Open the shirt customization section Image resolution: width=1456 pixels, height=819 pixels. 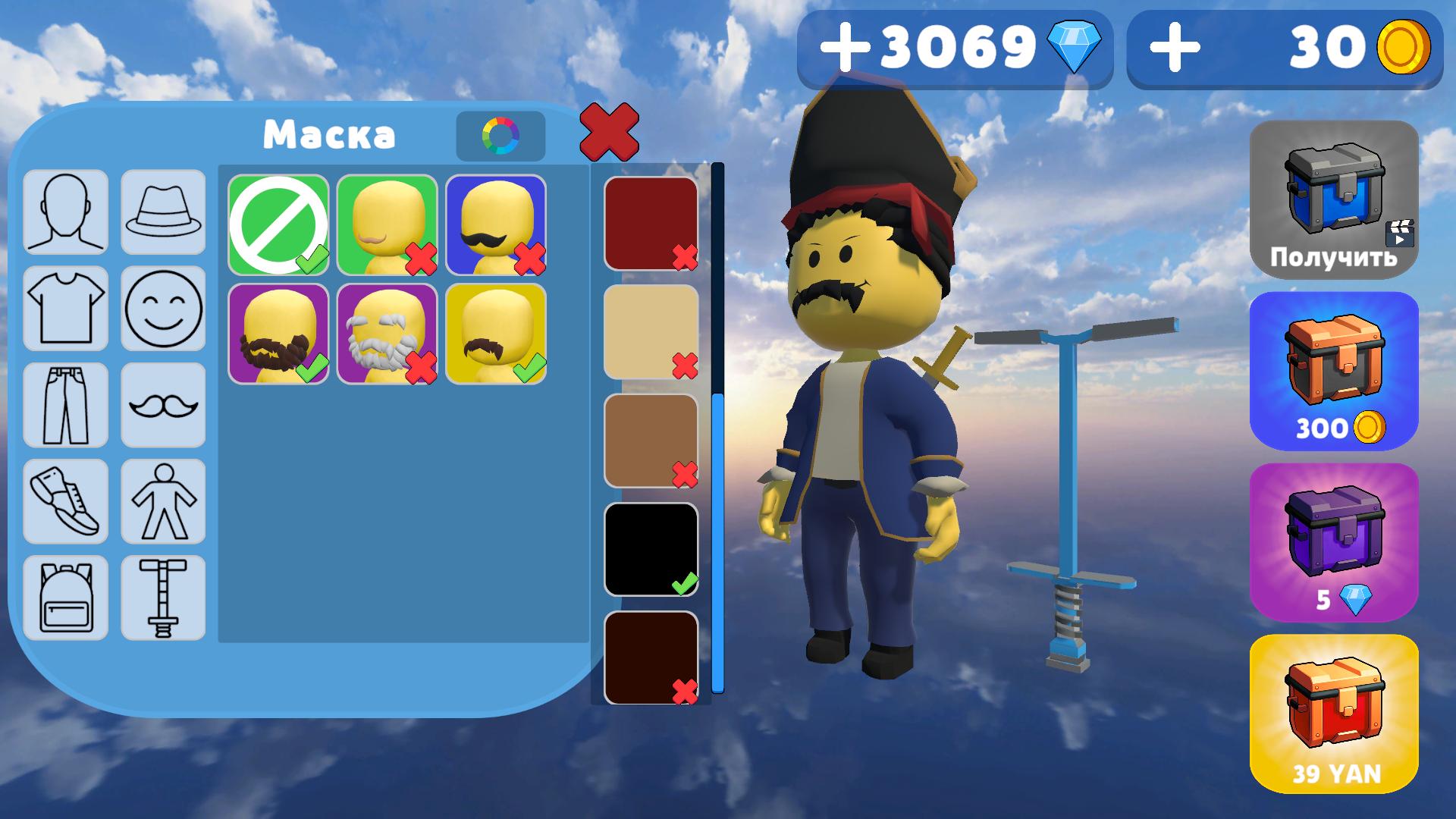pos(65,307)
